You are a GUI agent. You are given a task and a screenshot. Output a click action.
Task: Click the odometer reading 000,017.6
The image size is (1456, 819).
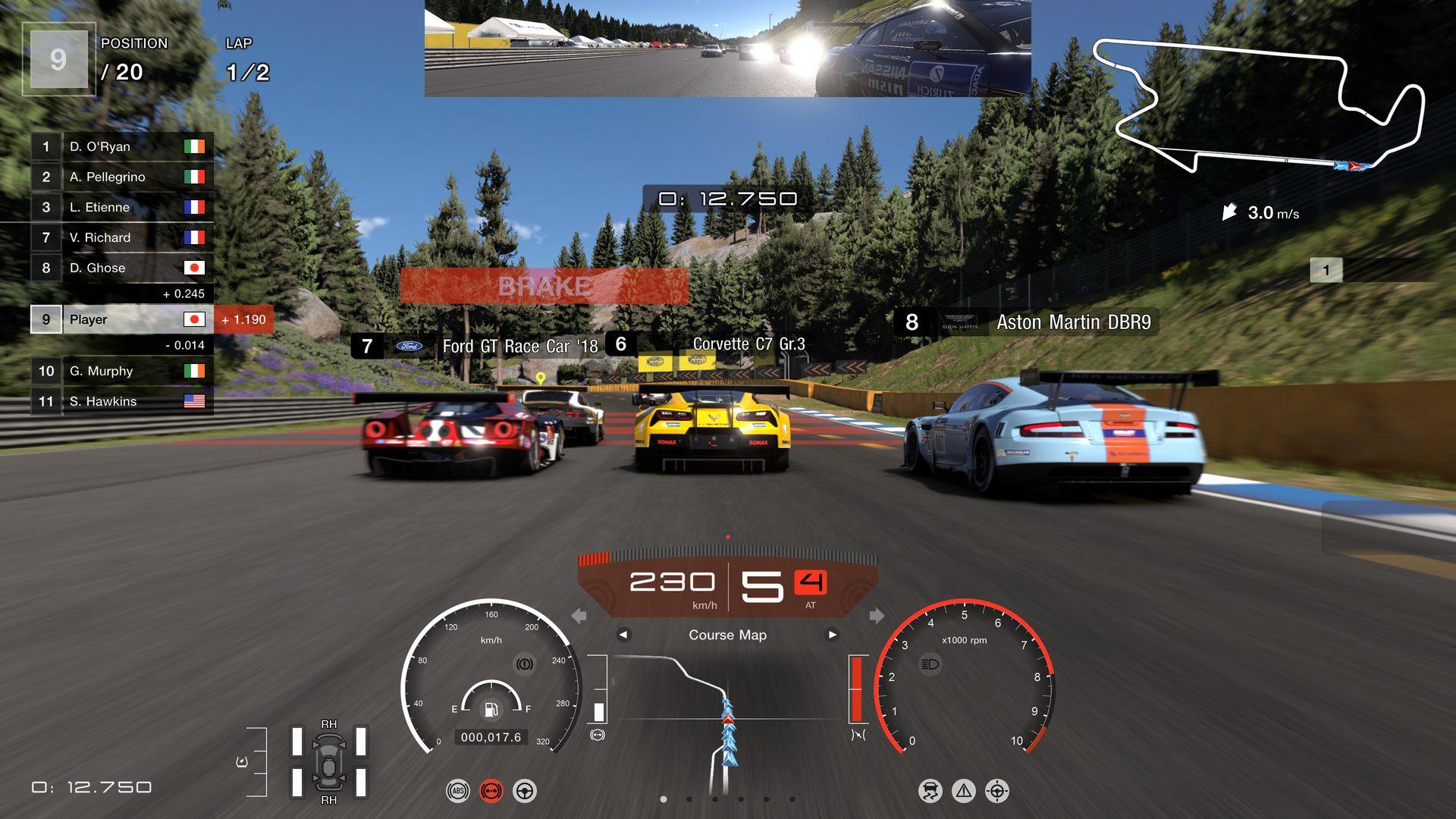tap(490, 736)
